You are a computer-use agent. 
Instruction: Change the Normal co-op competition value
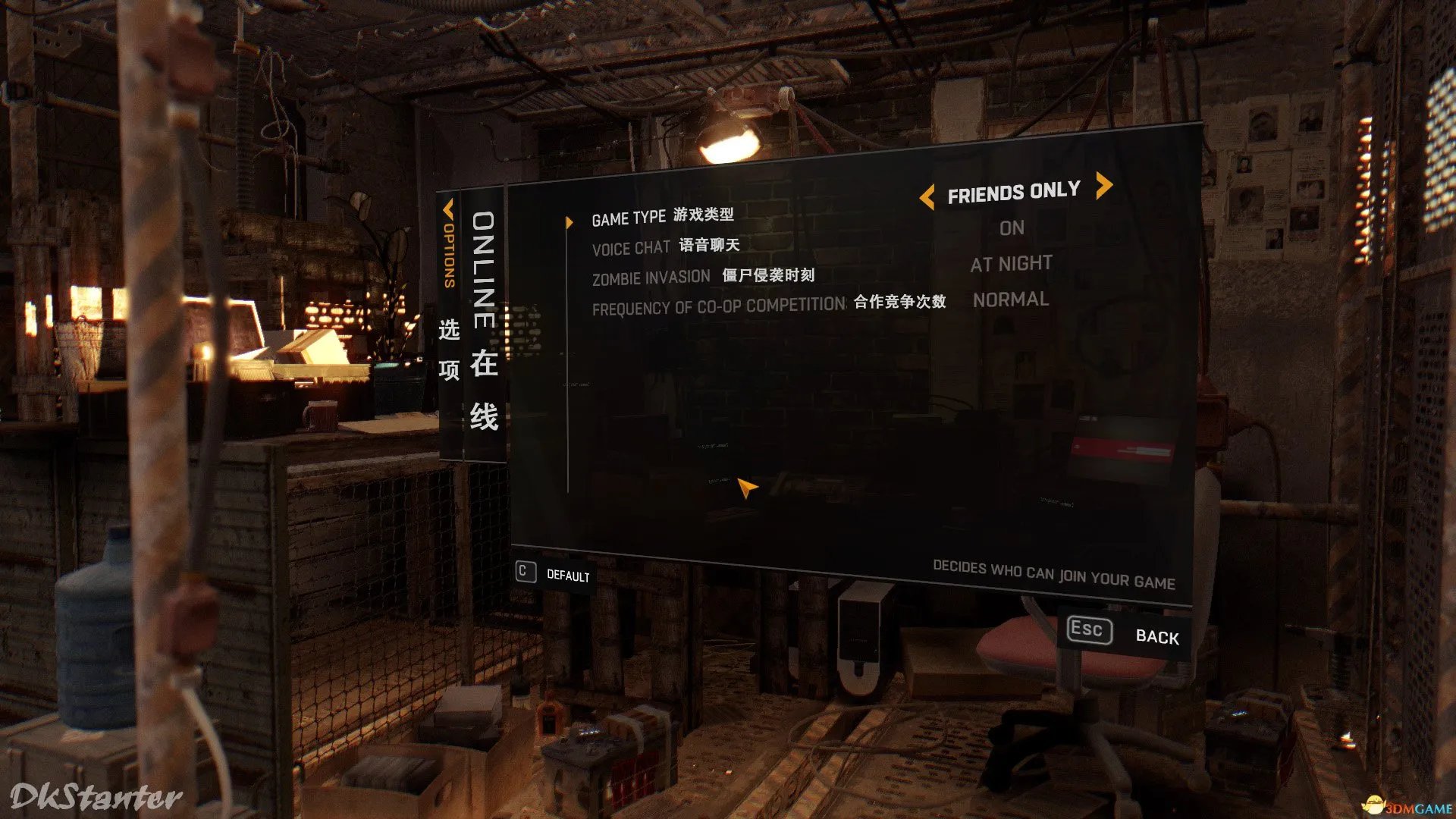1011,300
